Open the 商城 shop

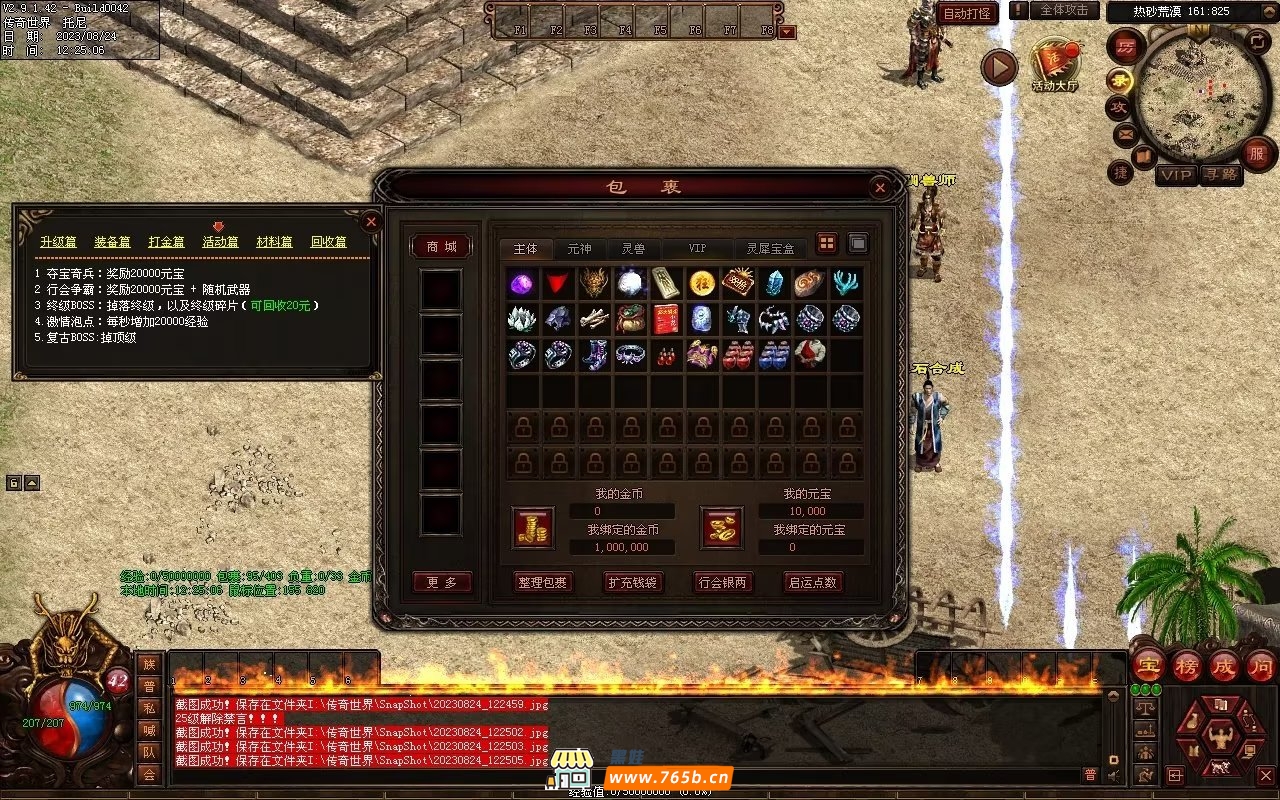(x=441, y=247)
